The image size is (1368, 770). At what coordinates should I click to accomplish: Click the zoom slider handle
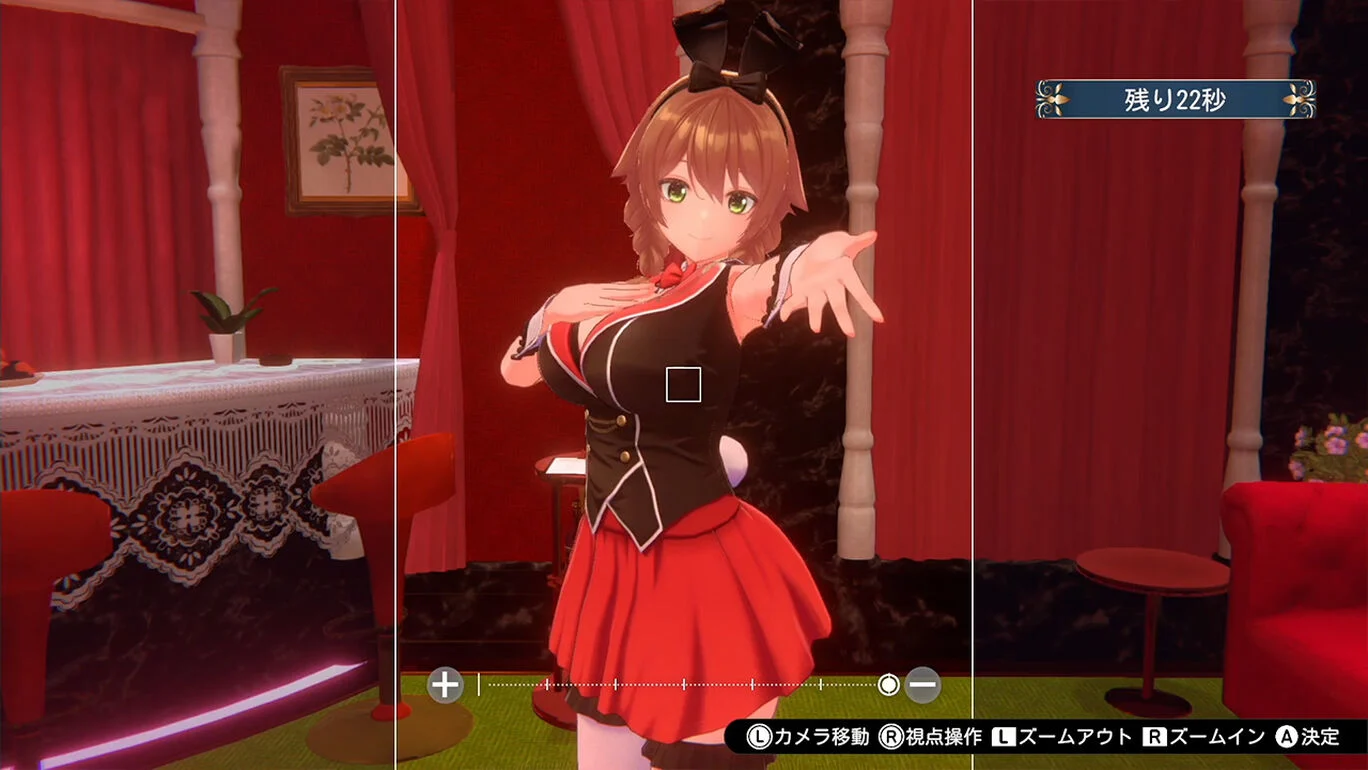click(x=890, y=682)
